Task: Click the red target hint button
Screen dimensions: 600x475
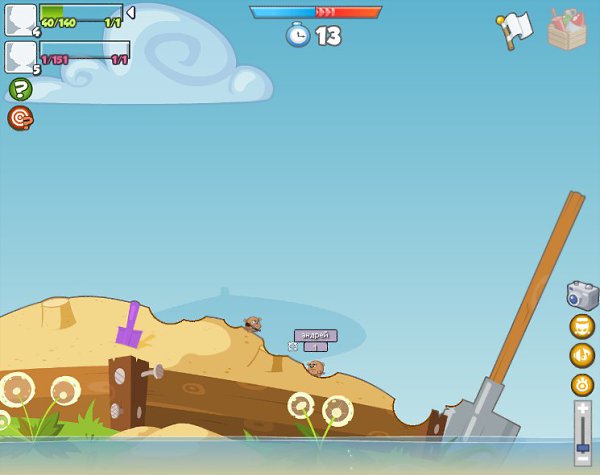Action: (x=19, y=118)
